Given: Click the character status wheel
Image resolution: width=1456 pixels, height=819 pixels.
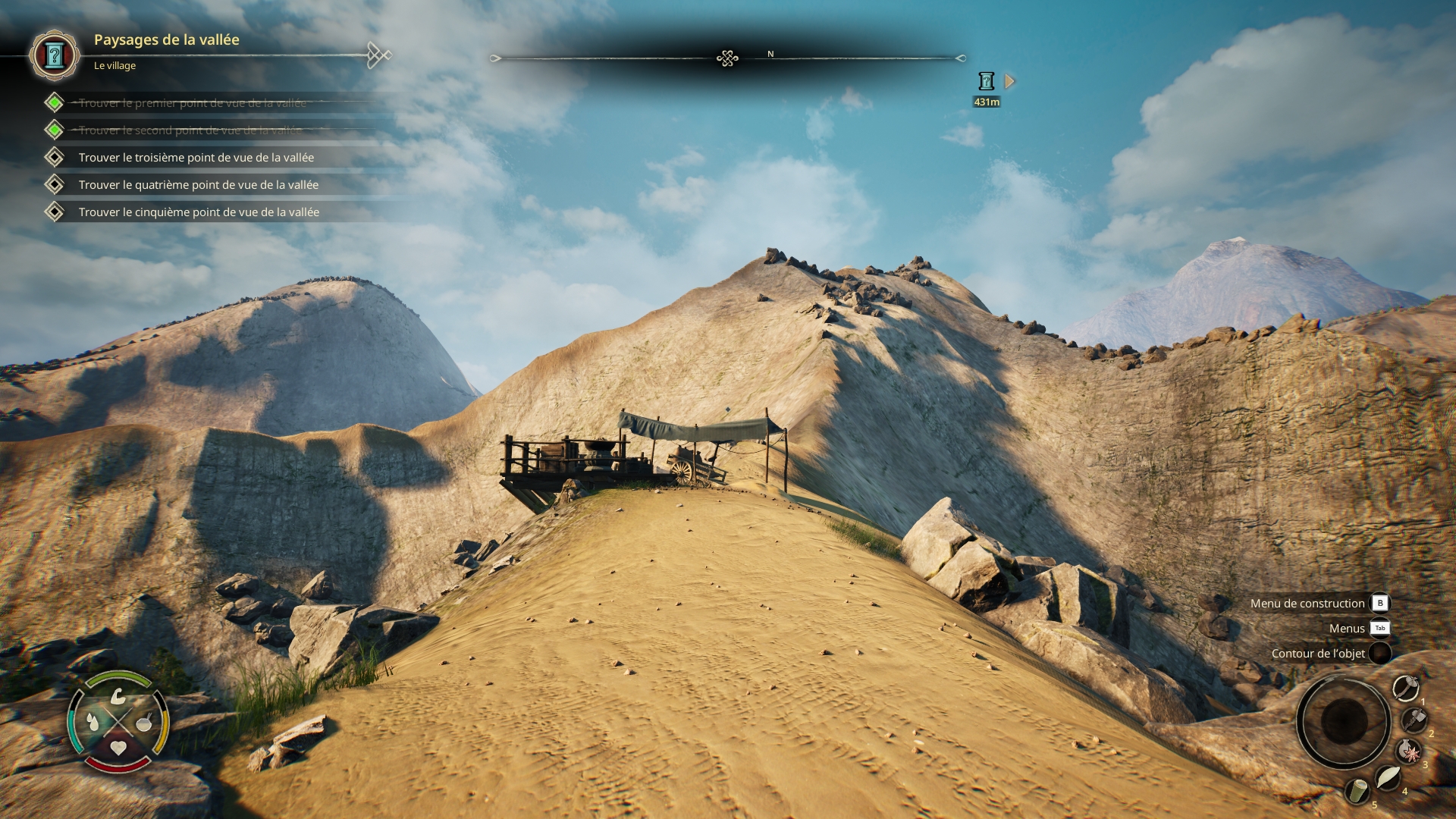Looking at the screenshot, I should pos(118,721).
